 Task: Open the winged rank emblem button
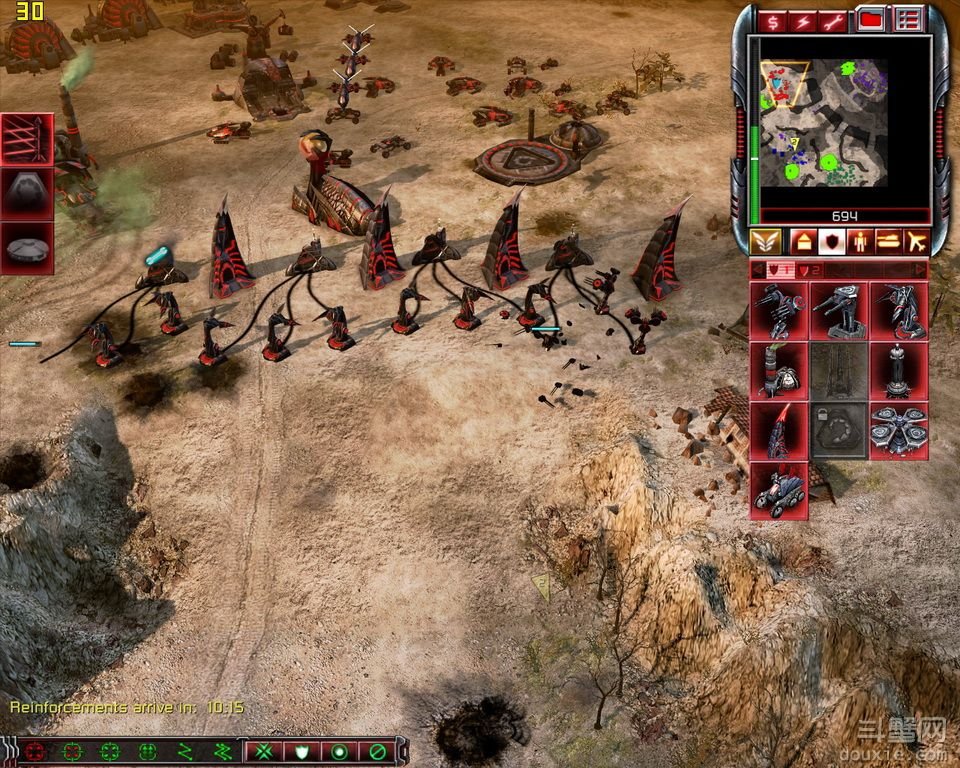[765, 242]
